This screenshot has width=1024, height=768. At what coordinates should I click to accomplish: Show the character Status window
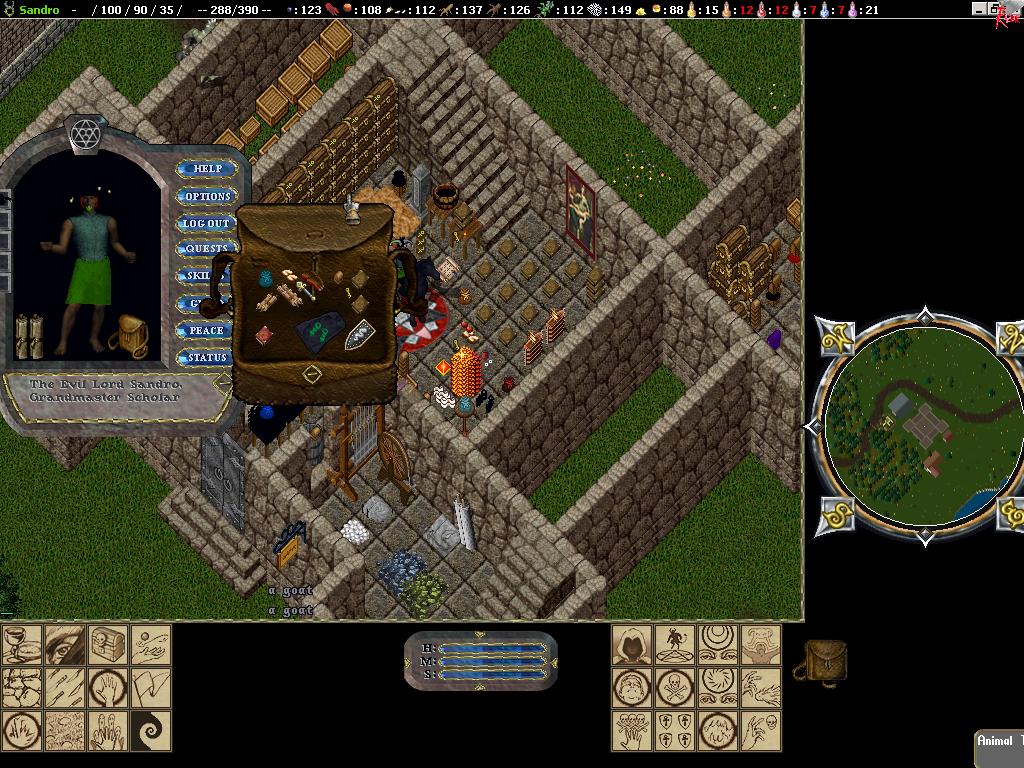pos(206,357)
